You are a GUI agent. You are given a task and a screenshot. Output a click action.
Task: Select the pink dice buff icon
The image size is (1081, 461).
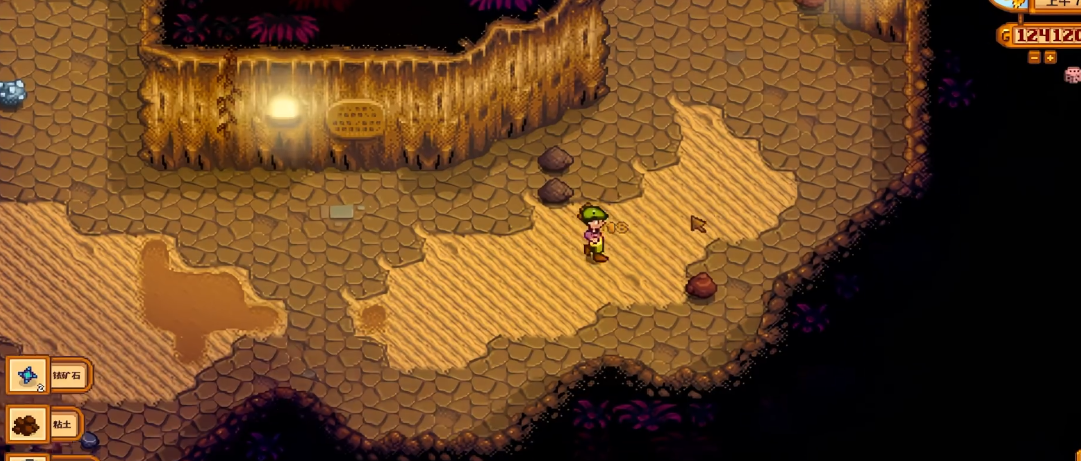(1072, 76)
